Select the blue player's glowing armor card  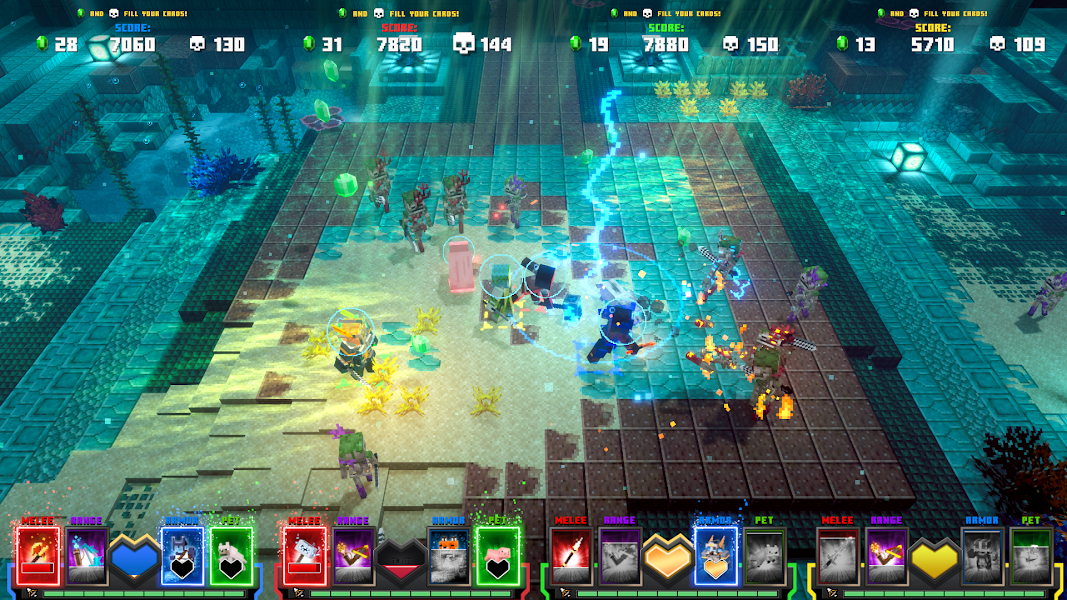click(x=183, y=556)
